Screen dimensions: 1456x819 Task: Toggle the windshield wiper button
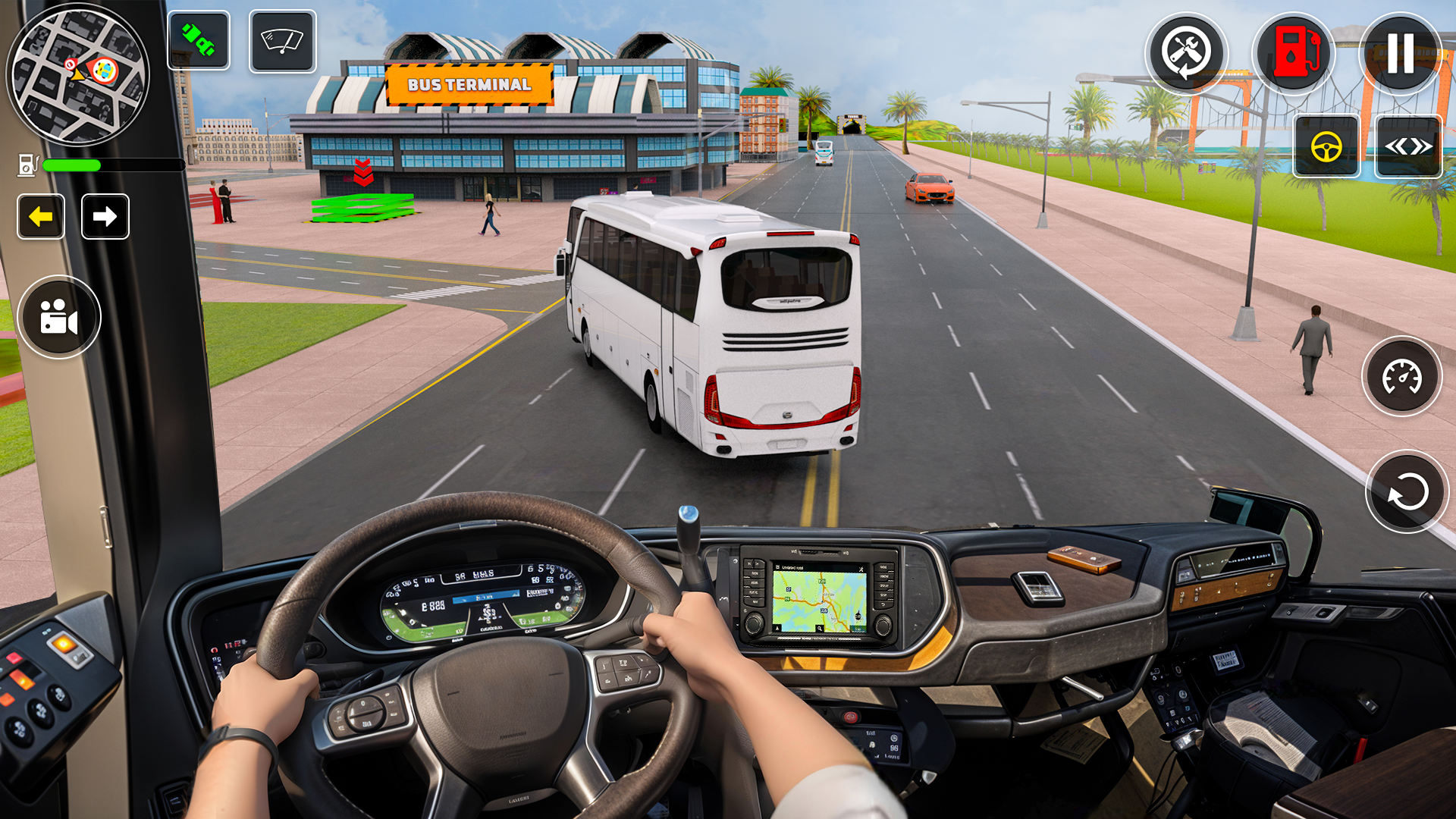pos(282,41)
